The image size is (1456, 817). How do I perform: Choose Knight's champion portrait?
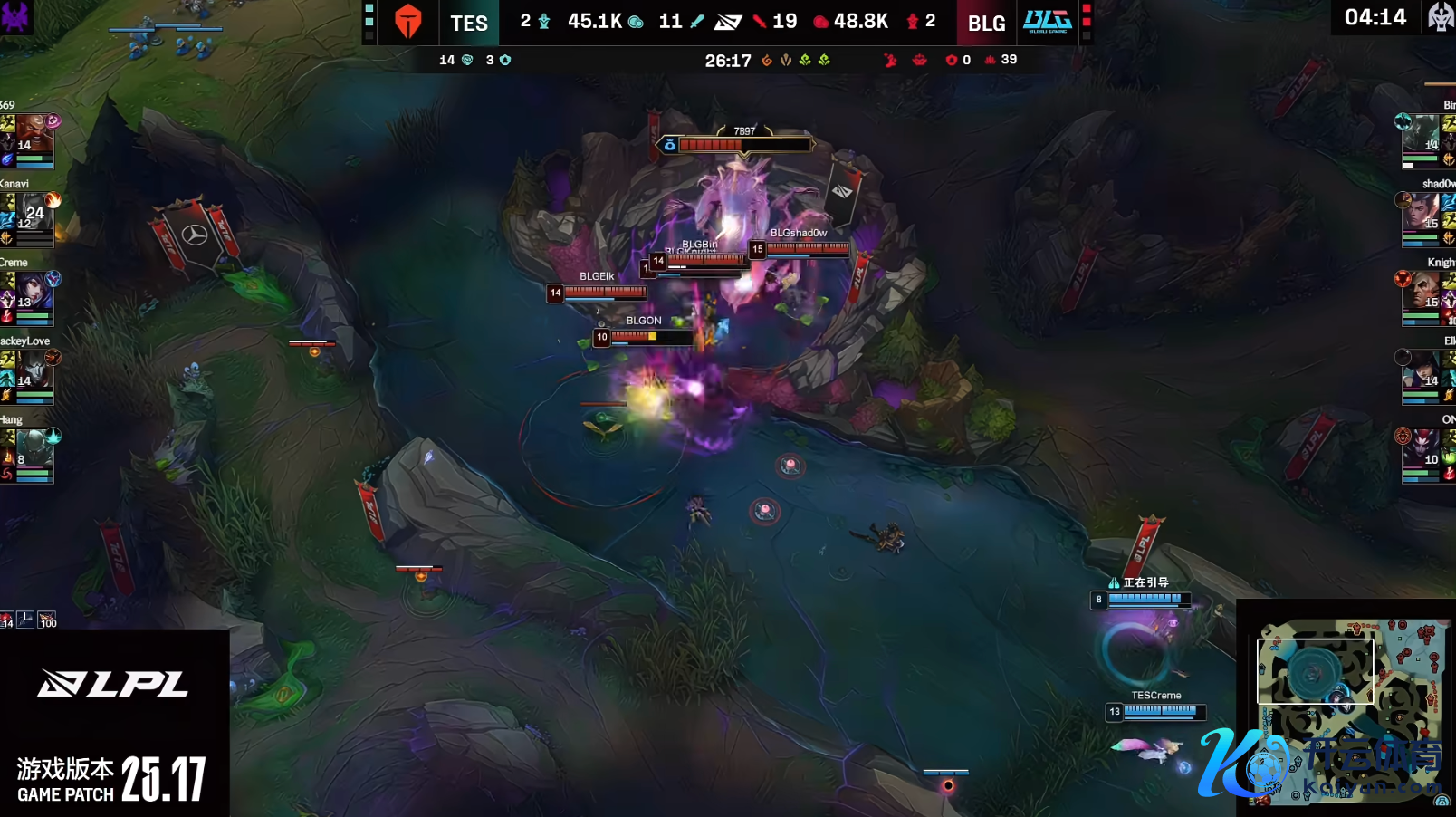[x=1421, y=292]
